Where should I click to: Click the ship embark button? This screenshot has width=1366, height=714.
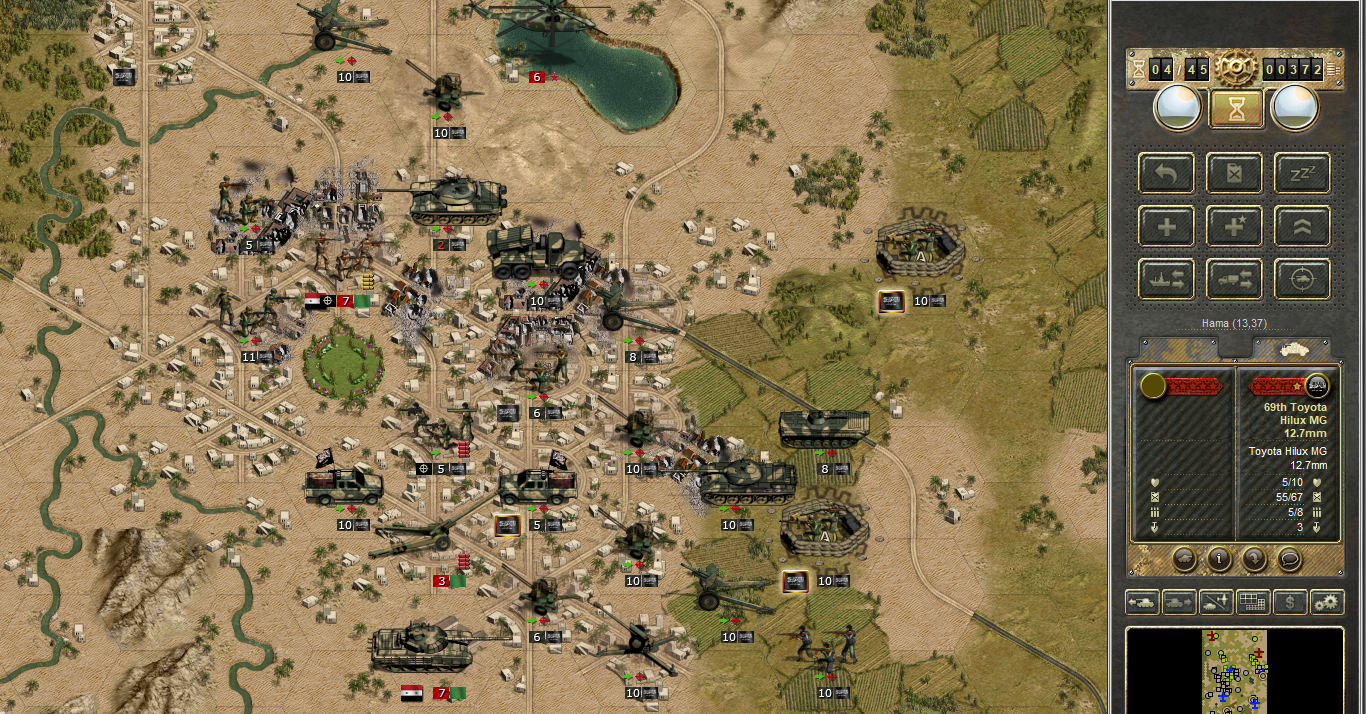pos(1166,279)
